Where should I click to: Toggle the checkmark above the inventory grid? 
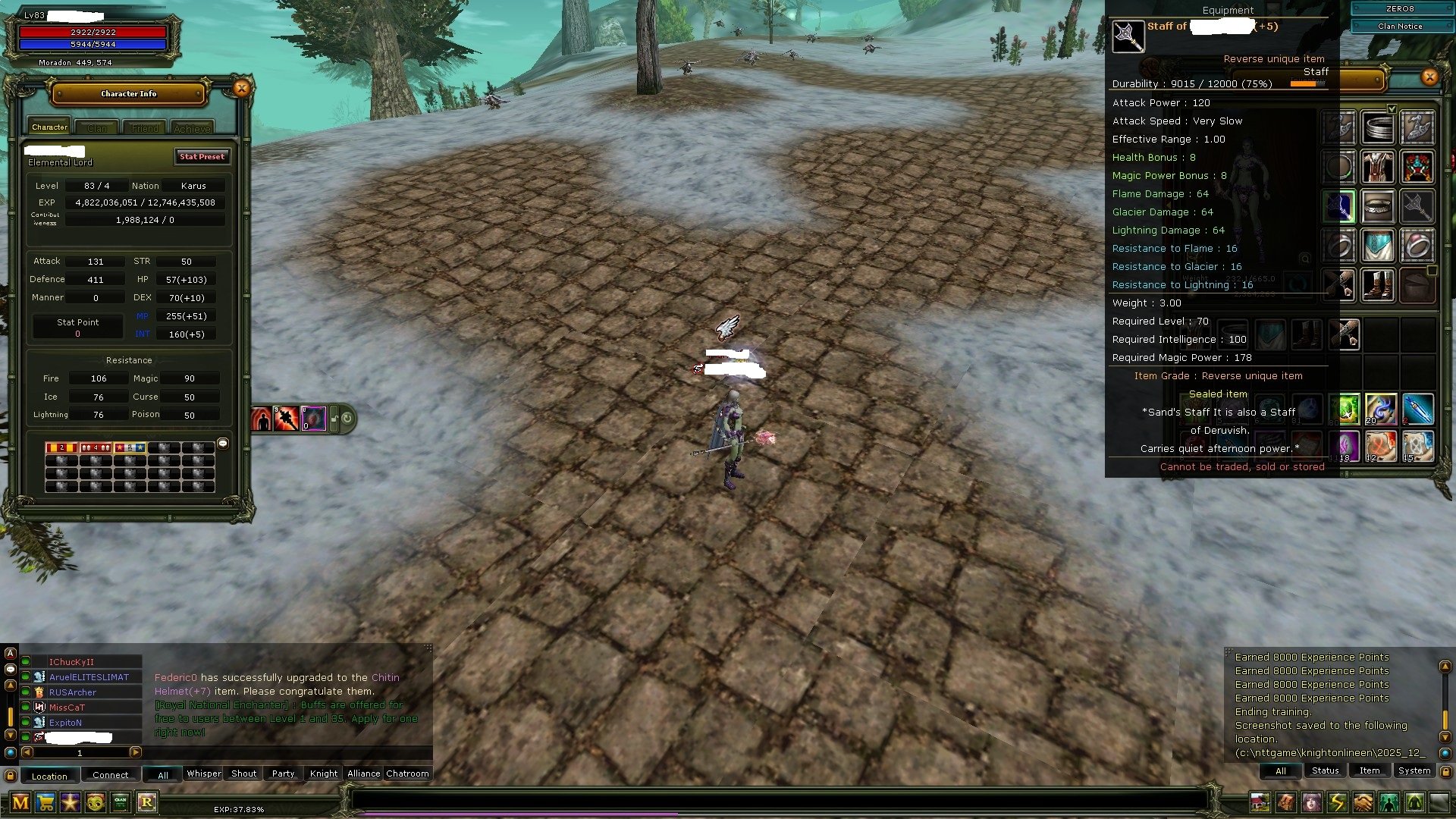click(x=1392, y=108)
